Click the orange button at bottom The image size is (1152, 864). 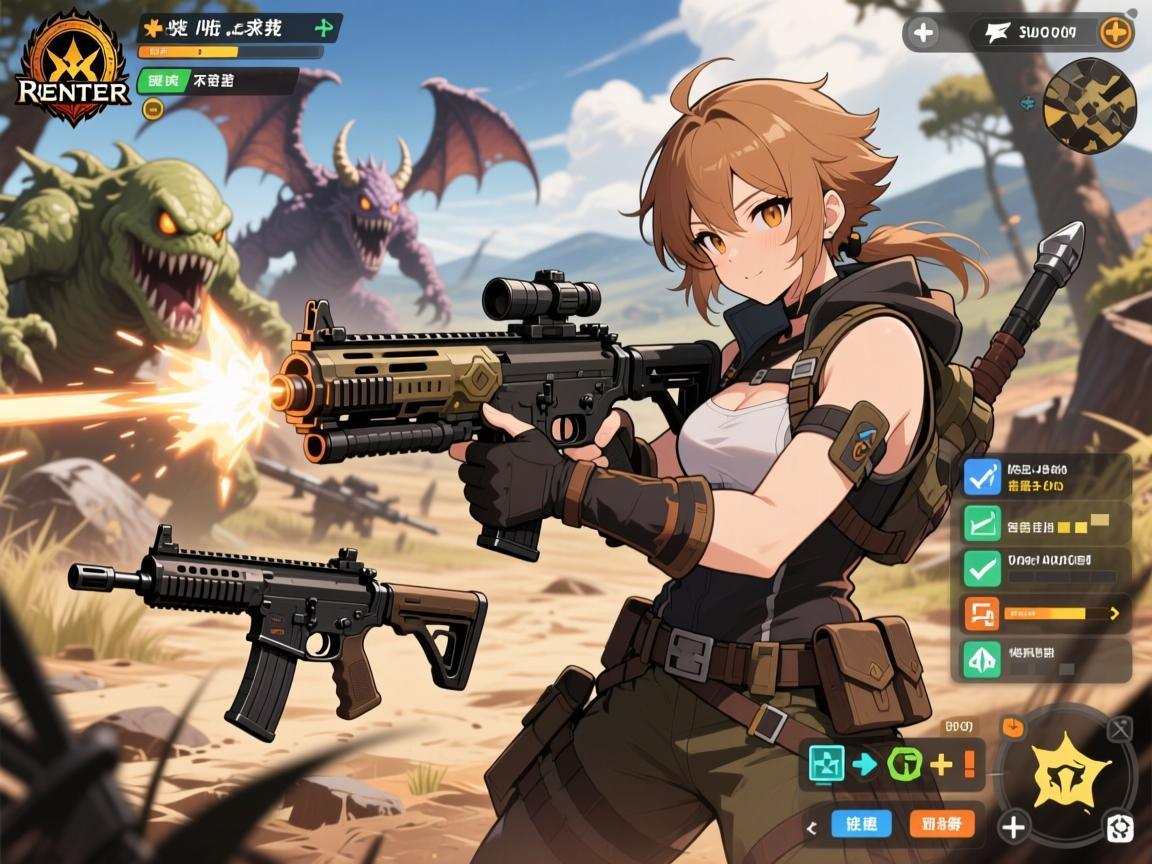click(x=942, y=824)
